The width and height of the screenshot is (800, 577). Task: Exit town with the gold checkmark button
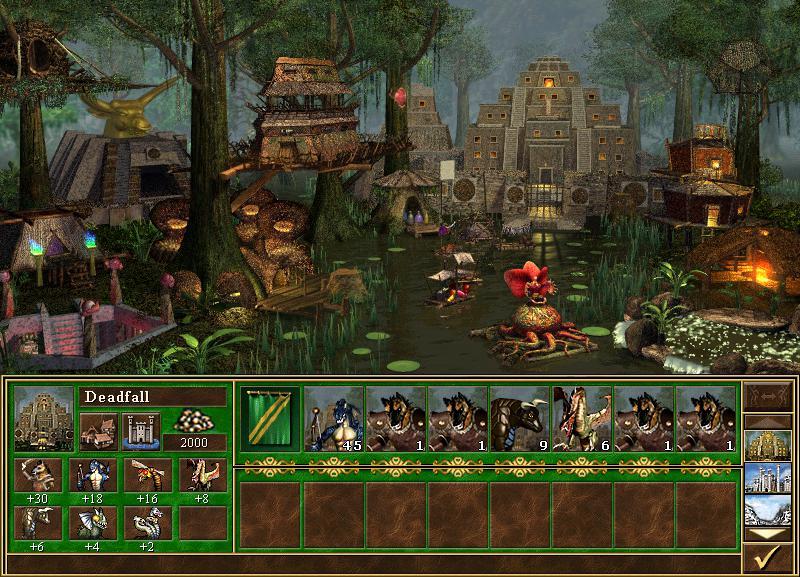768,554
